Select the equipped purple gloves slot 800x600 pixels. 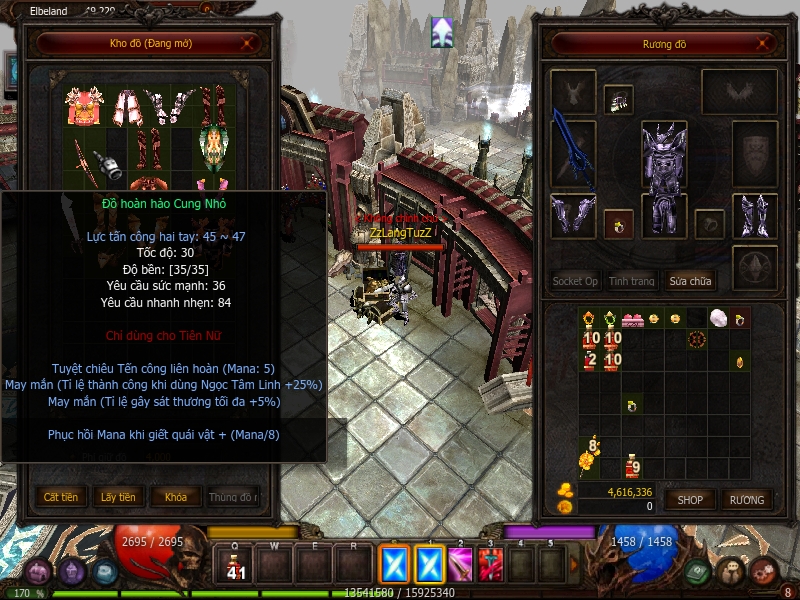tap(573, 215)
